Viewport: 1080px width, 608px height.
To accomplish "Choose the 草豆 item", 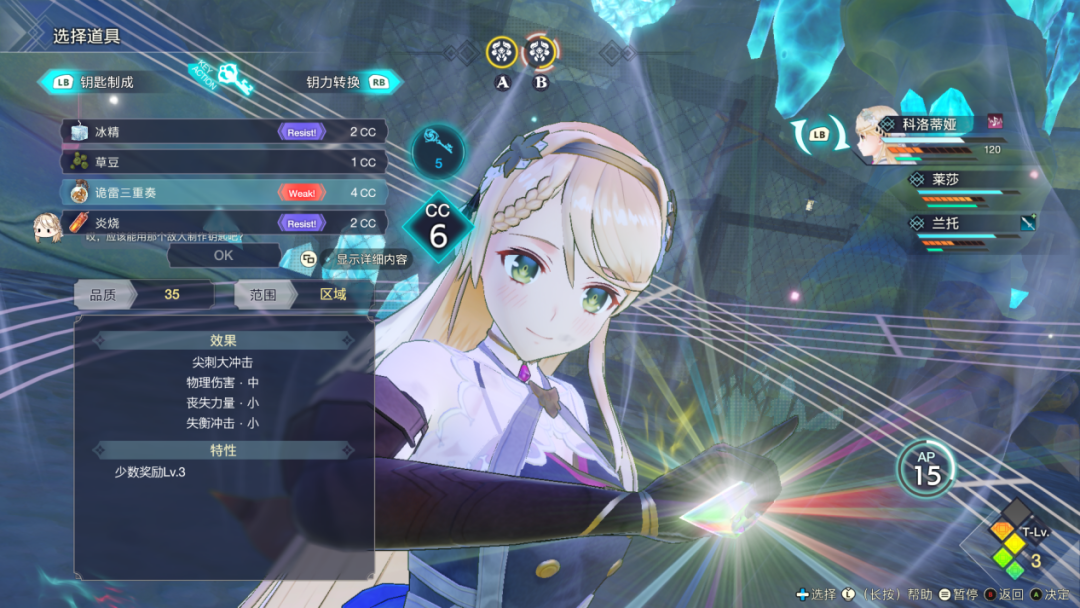I will (x=222, y=162).
